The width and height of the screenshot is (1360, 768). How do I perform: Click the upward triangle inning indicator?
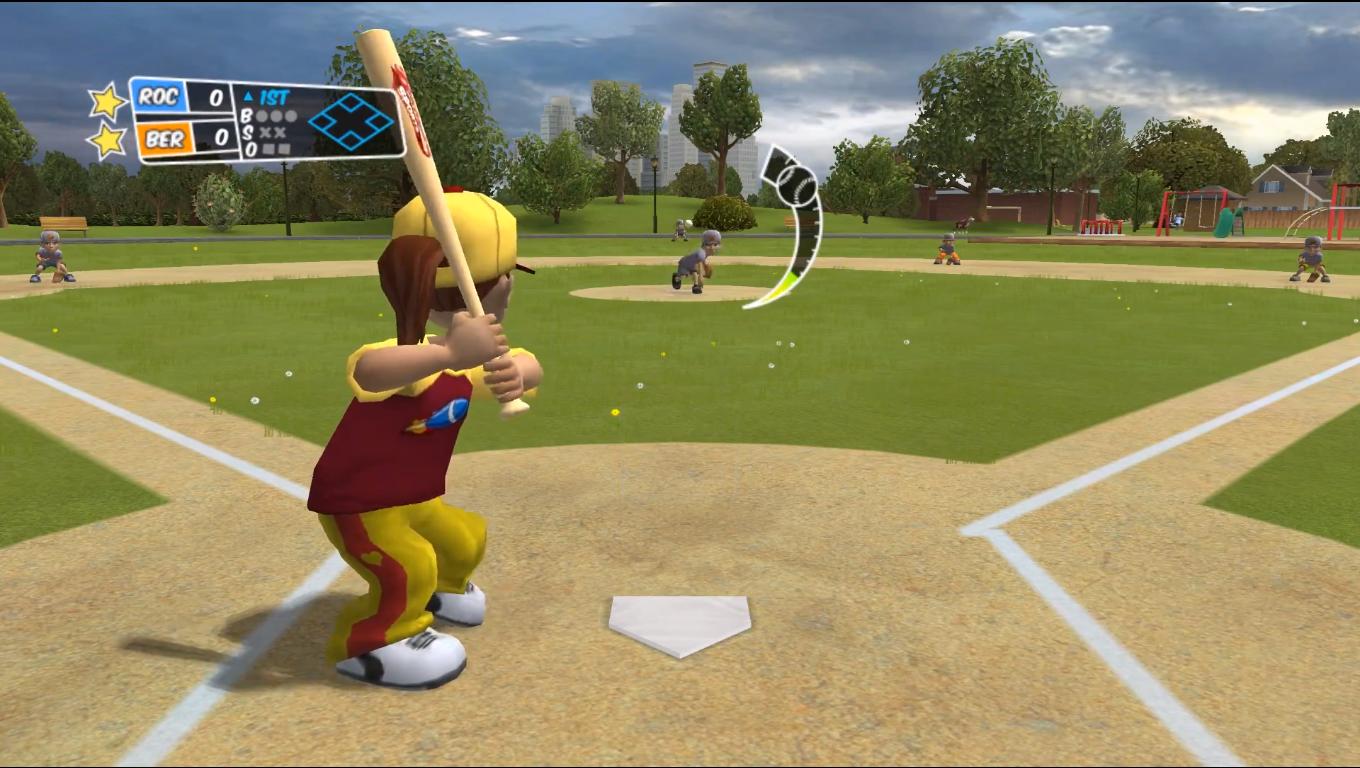point(249,93)
